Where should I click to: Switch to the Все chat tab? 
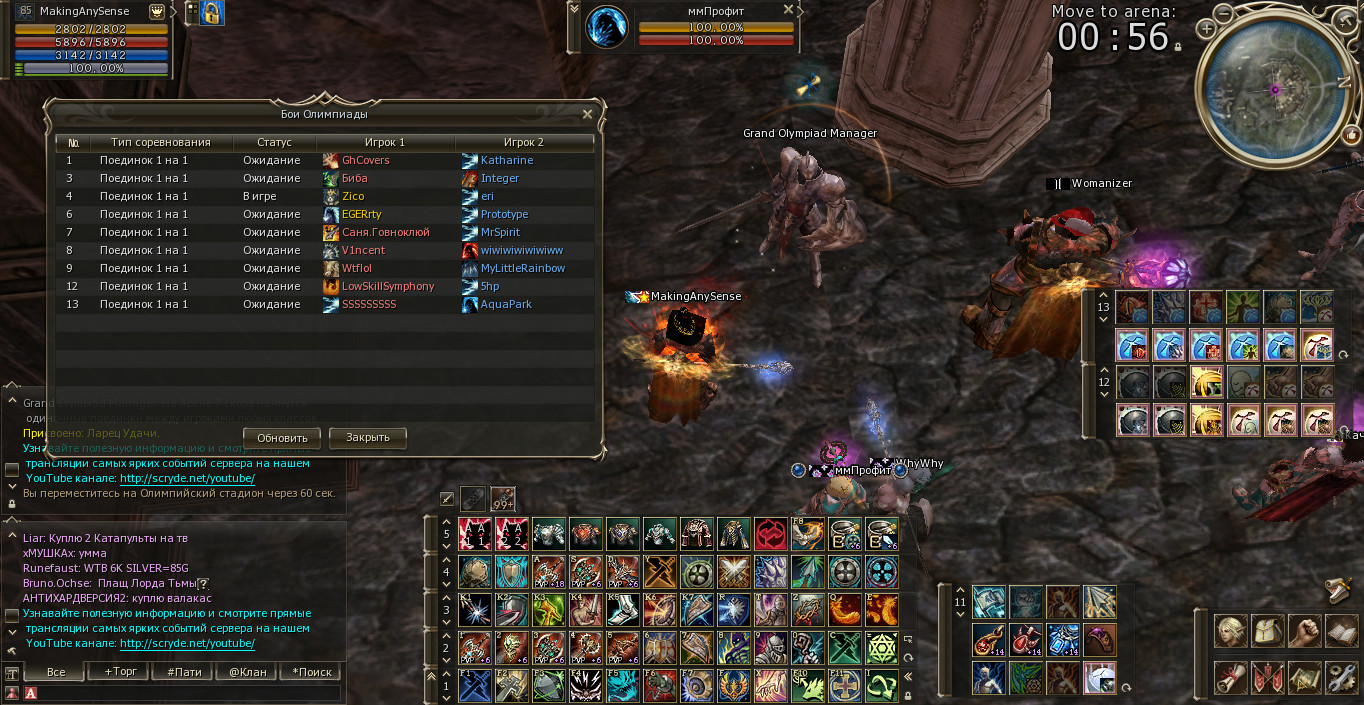pos(57,672)
